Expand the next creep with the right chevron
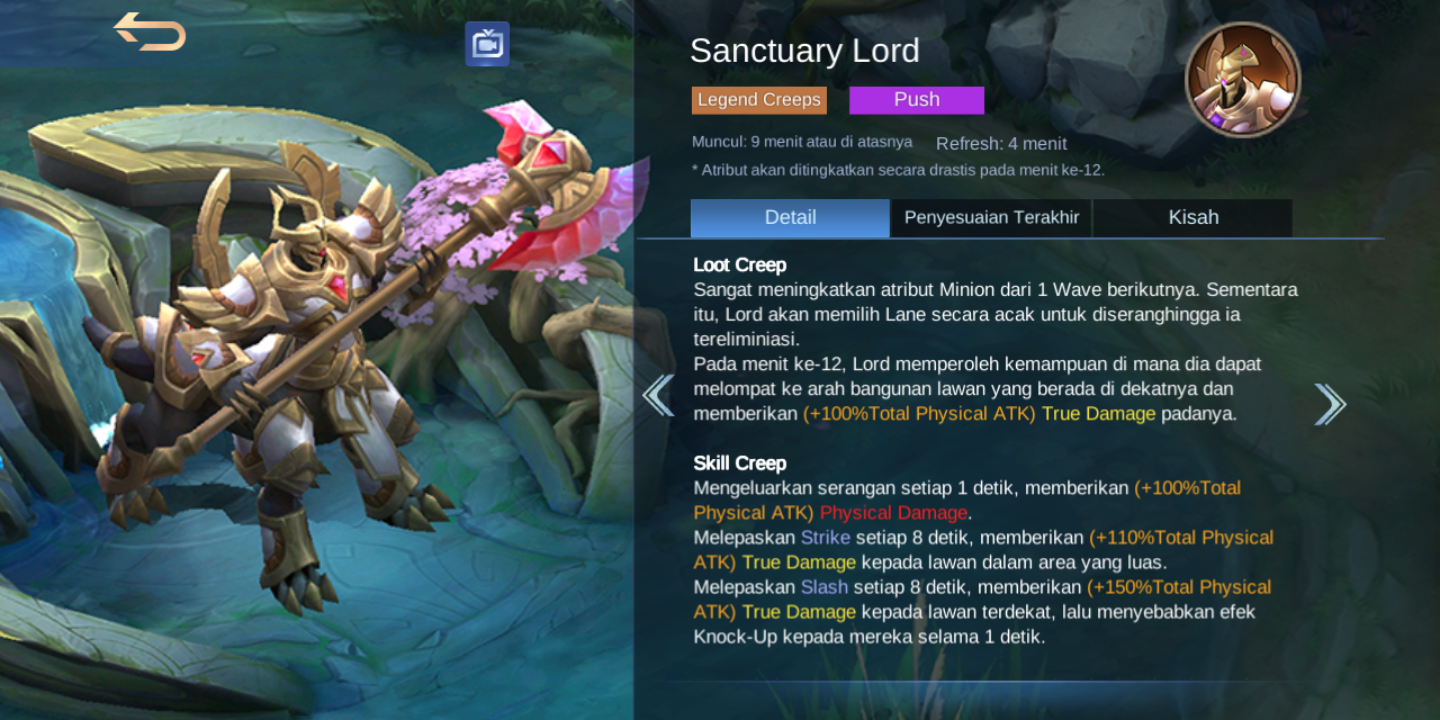1440x720 pixels. [x=1330, y=402]
